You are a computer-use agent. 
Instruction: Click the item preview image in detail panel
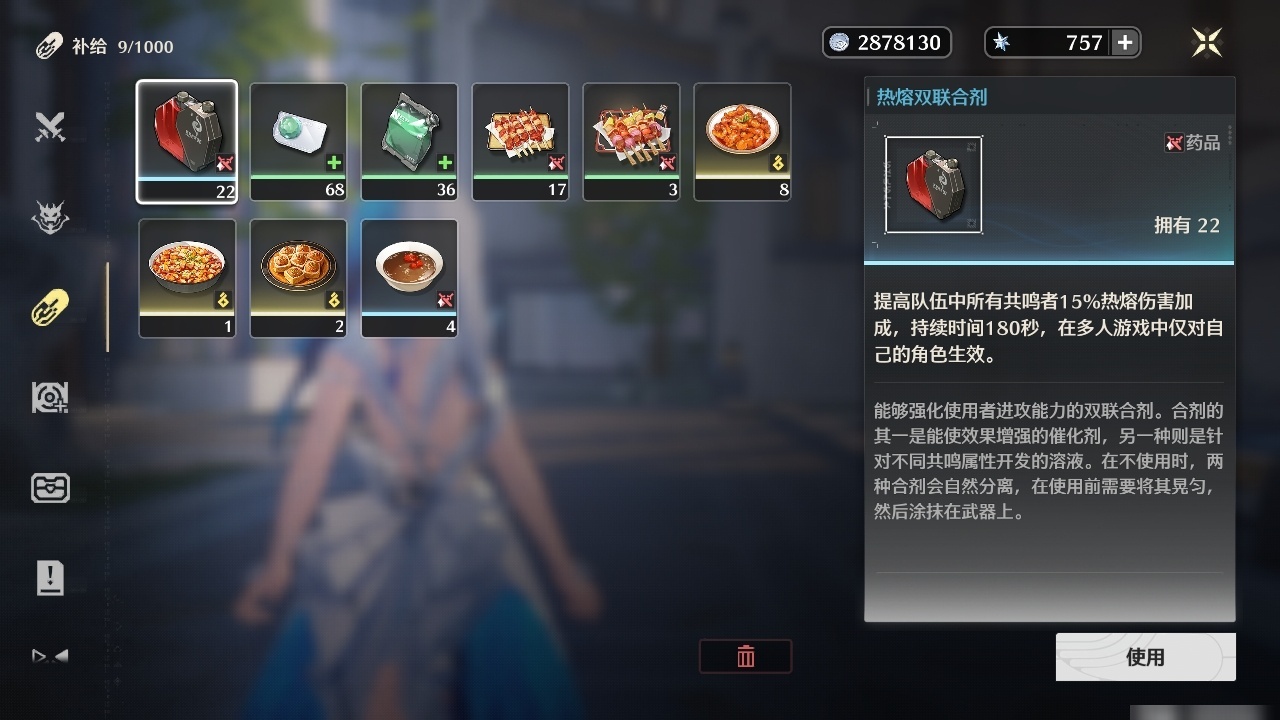932,184
